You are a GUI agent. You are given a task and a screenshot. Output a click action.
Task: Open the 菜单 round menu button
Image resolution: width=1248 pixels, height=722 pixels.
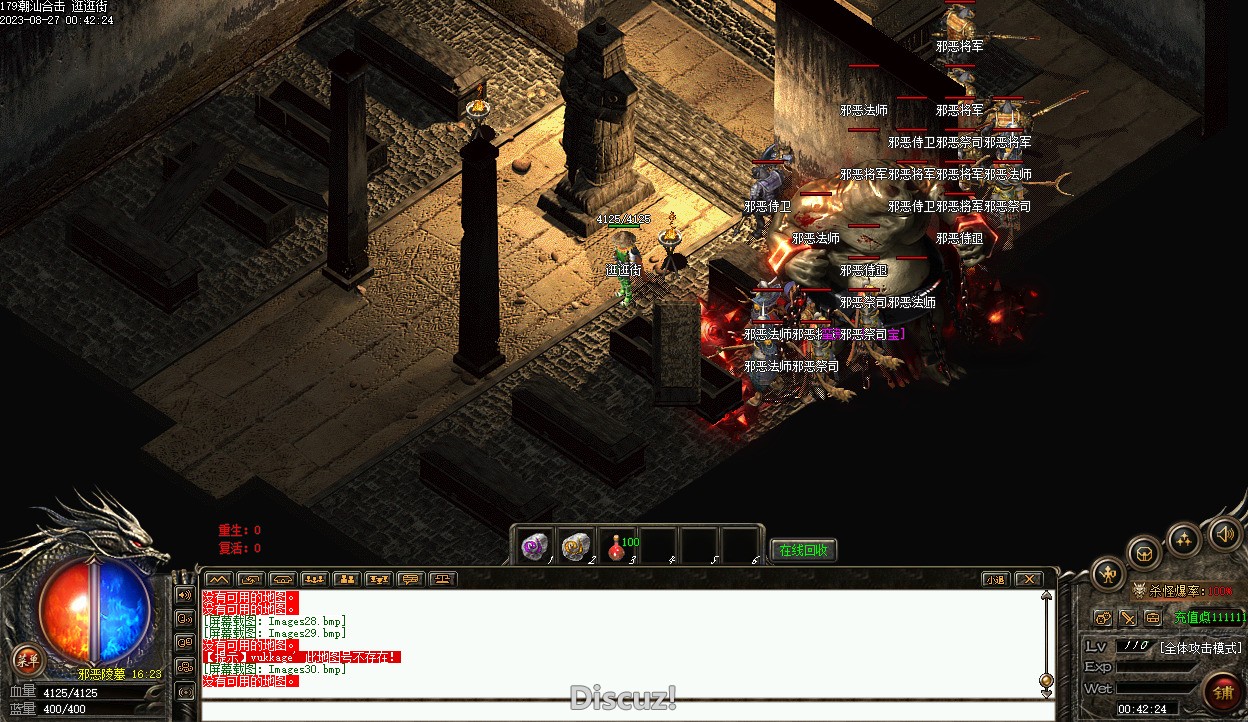tap(29, 659)
